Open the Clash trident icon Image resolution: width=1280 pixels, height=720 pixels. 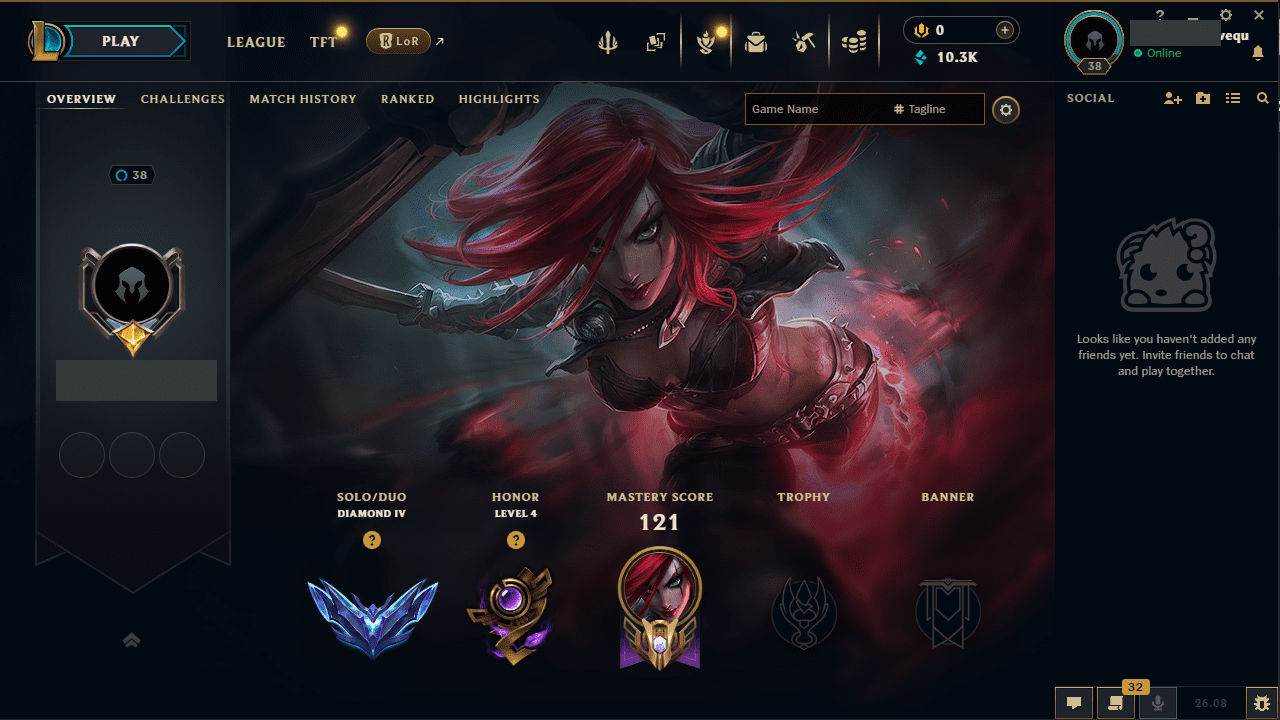pos(608,42)
